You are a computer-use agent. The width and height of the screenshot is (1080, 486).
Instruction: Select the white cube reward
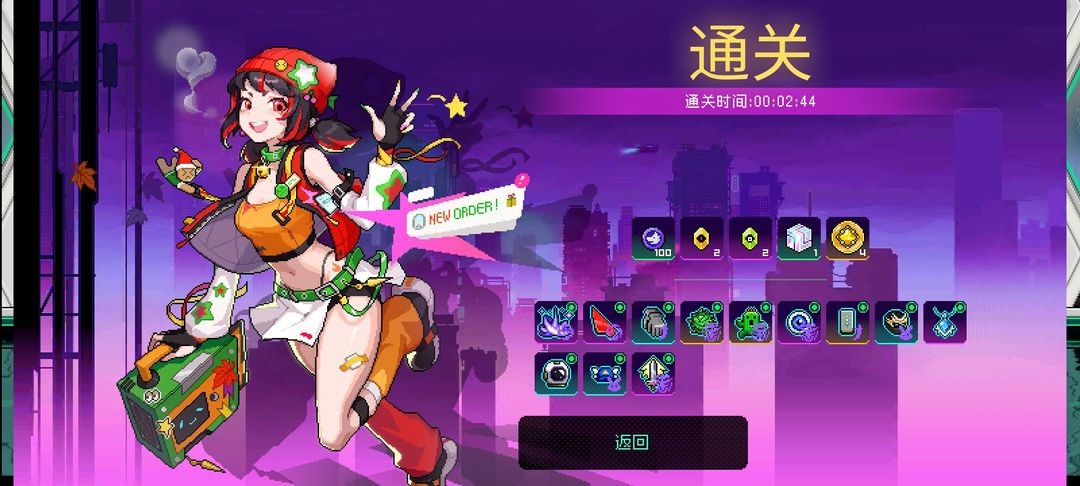(799, 238)
